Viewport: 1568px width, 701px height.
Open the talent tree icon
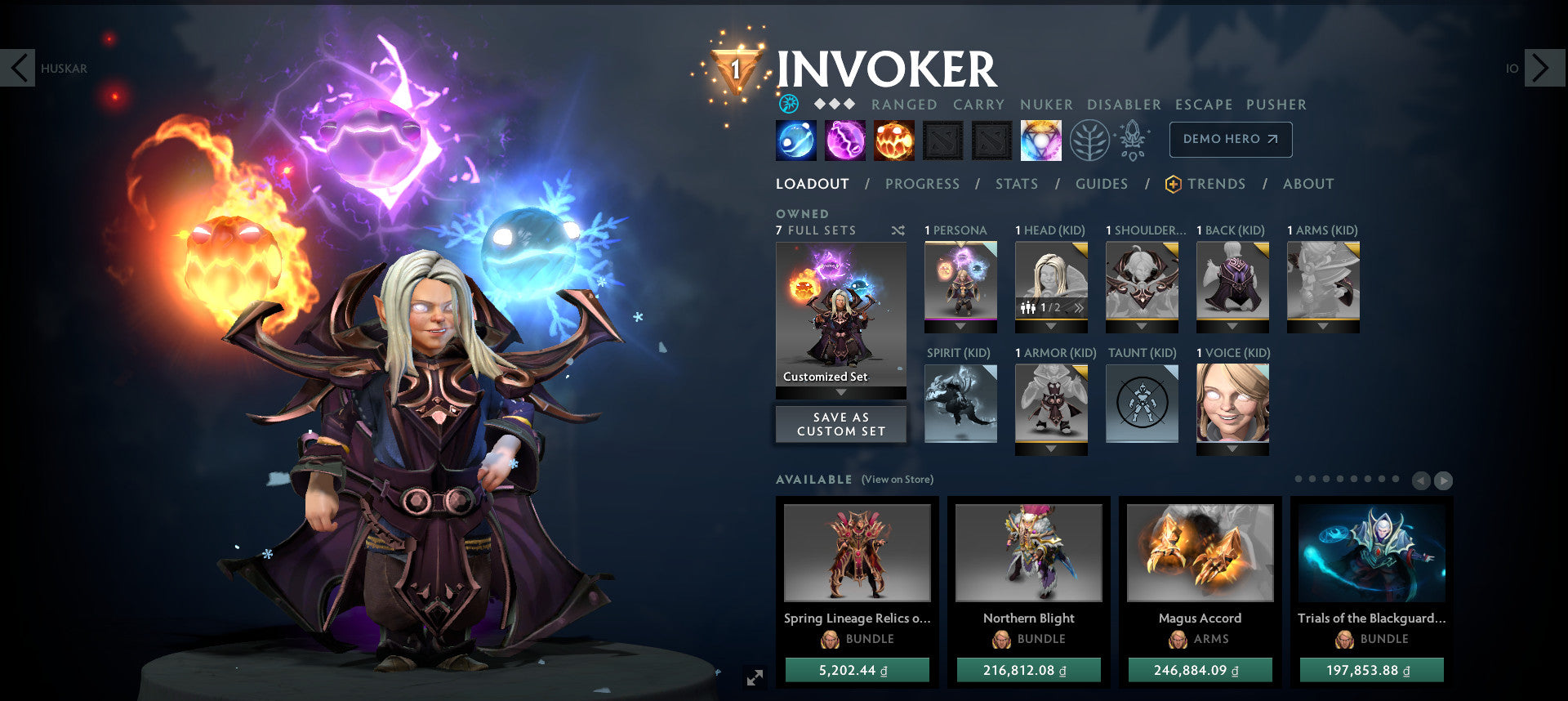pyautogui.click(x=1089, y=139)
